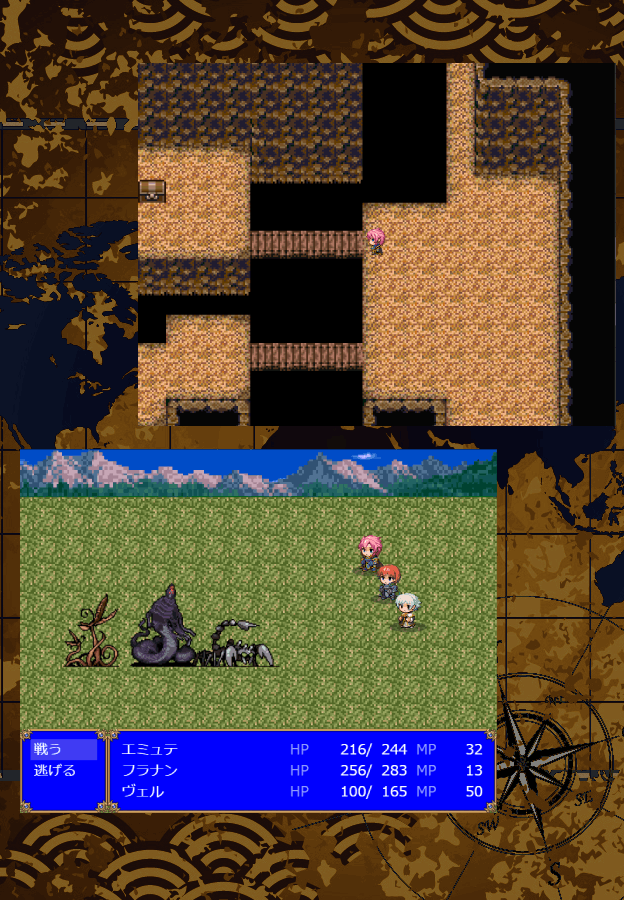Choose the 逃げる (Escape) command
This screenshot has width=624, height=900.
pyautogui.click(x=62, y=770)
